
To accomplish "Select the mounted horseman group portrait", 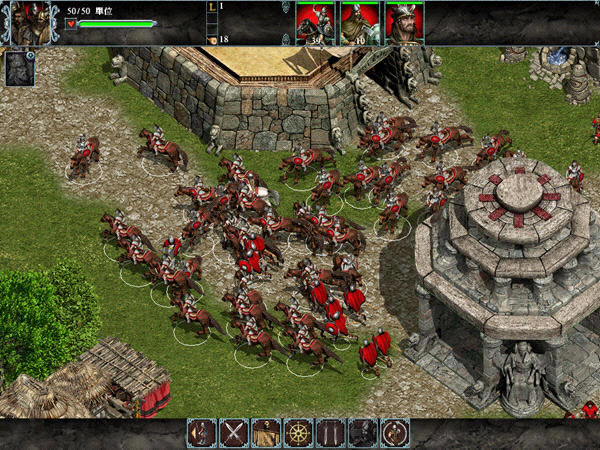I will coord(315,22).
